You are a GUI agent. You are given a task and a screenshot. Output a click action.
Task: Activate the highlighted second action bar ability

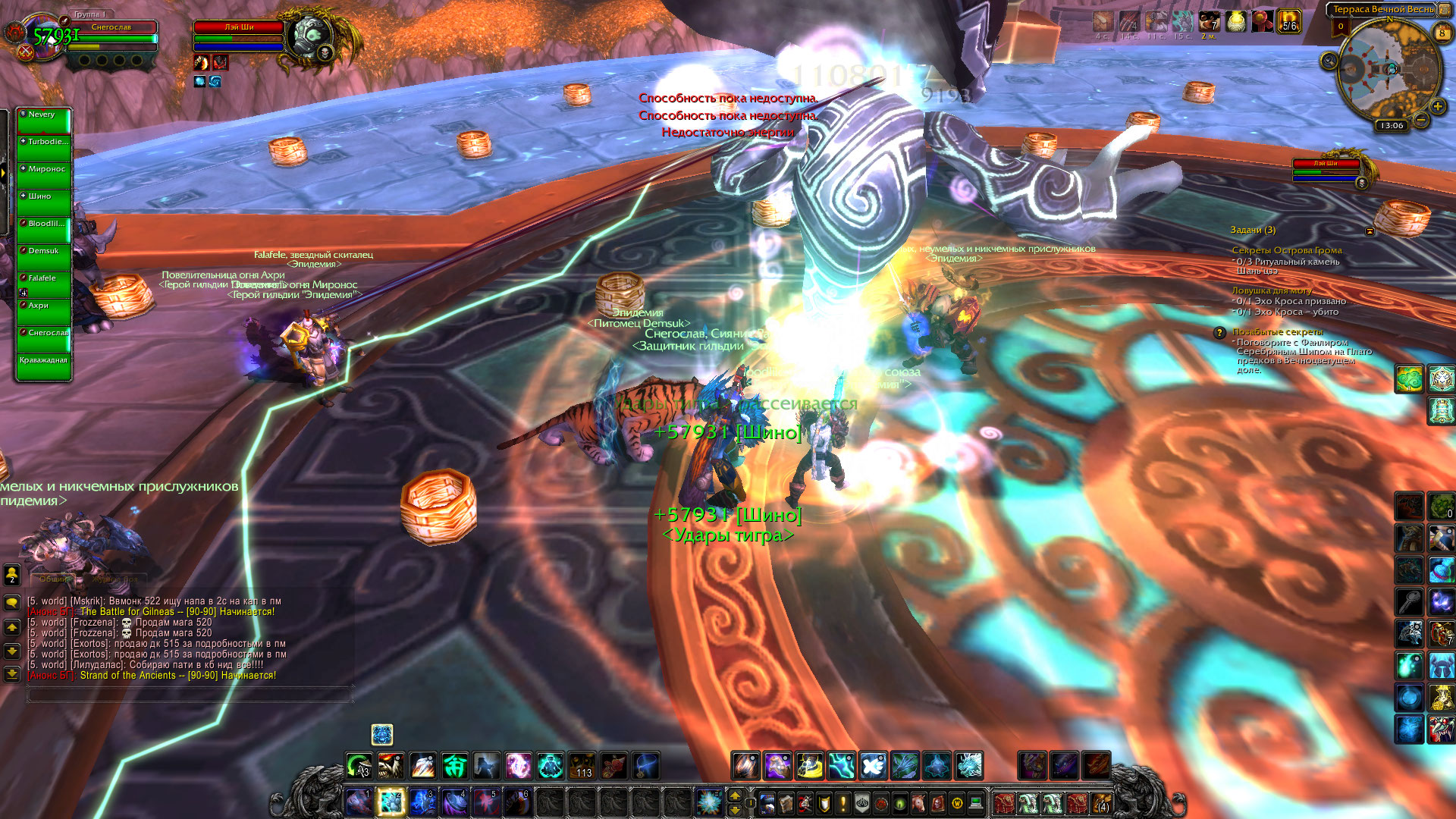[x=391, y=802]
